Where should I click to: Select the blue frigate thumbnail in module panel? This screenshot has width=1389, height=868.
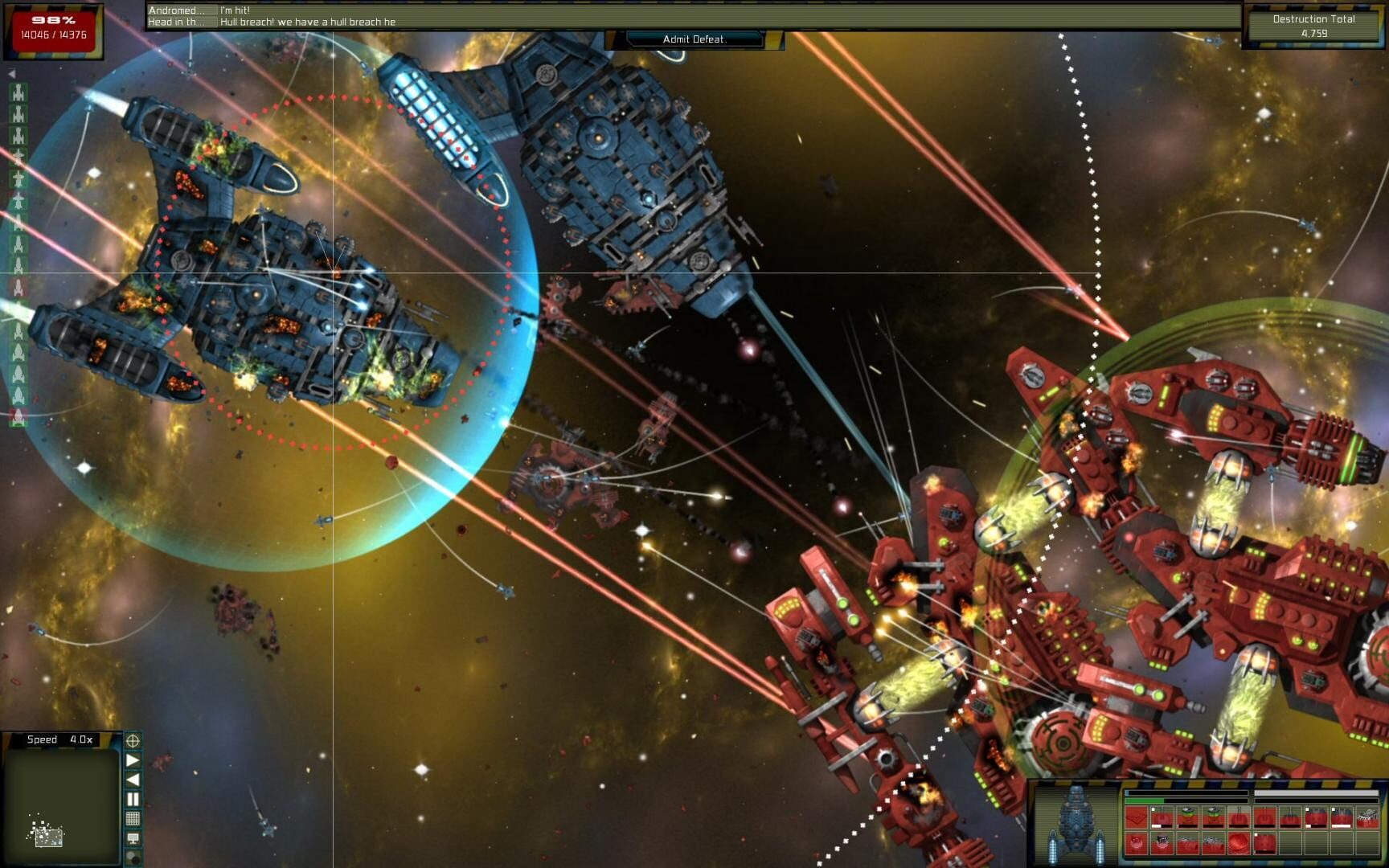[1076, 828]
